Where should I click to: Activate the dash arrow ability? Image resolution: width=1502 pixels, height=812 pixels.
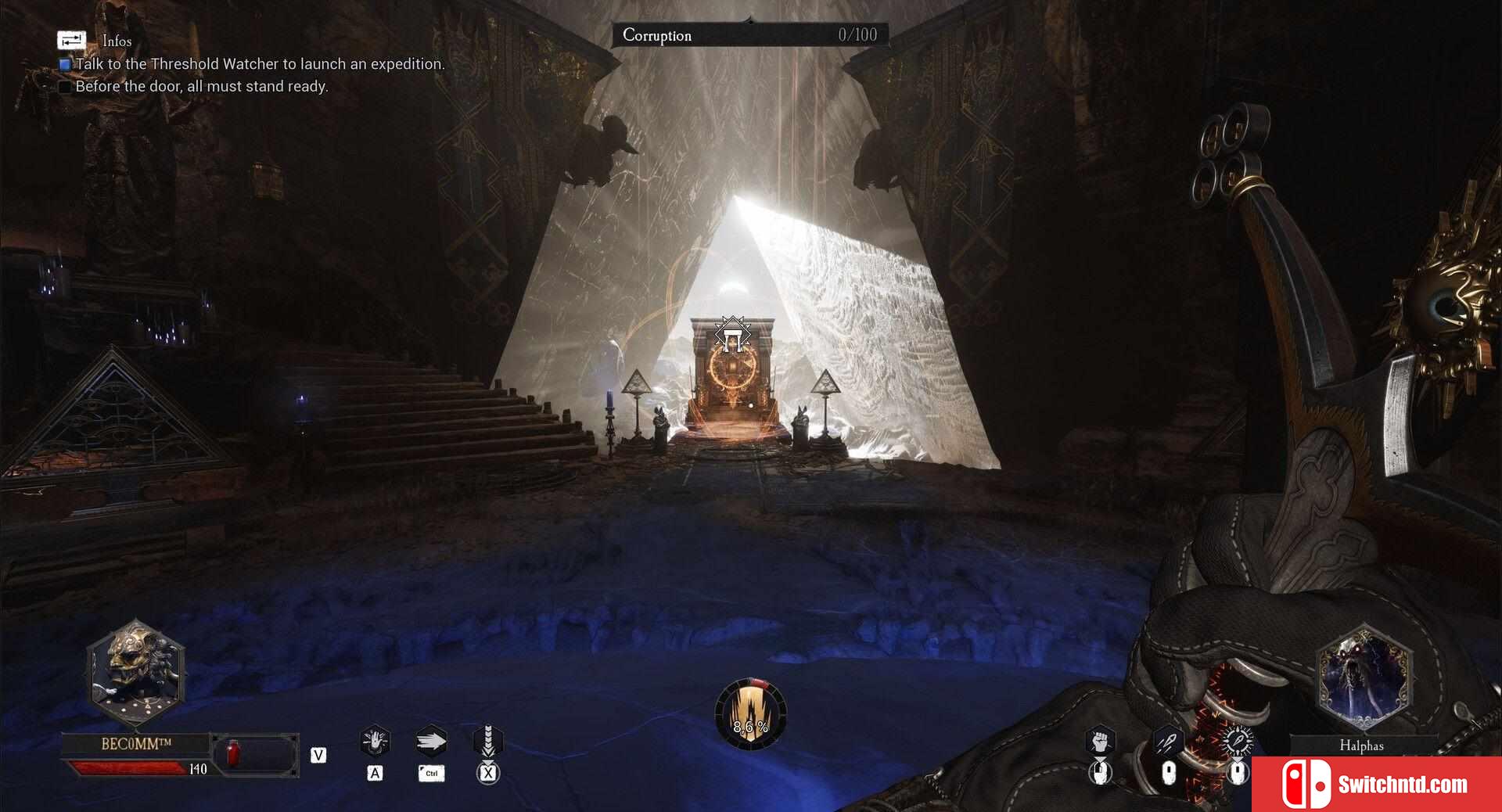(x=431, y=741)
